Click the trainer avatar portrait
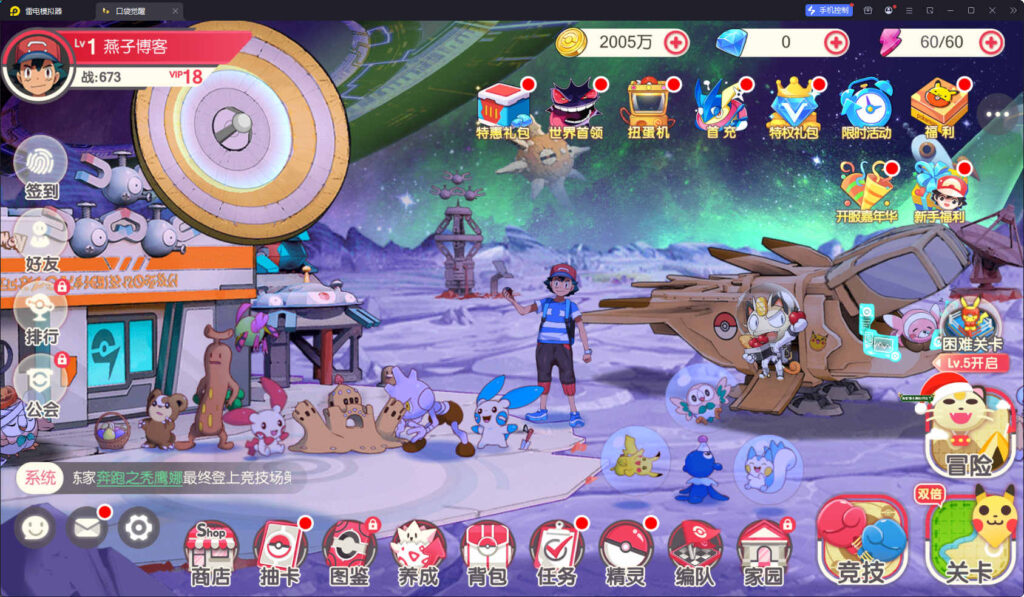The image size is (1024, 597). coord(38,65)
